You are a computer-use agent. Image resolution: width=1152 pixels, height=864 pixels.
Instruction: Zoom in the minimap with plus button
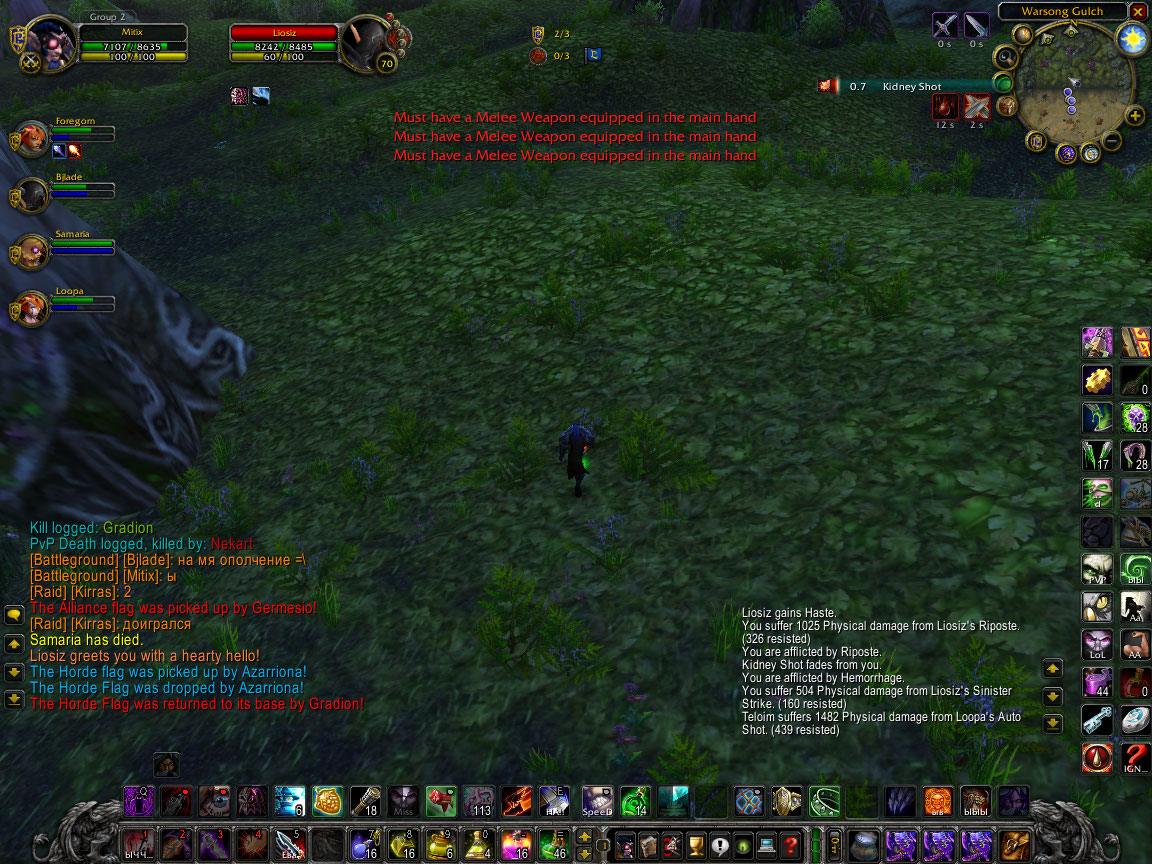1135,116
